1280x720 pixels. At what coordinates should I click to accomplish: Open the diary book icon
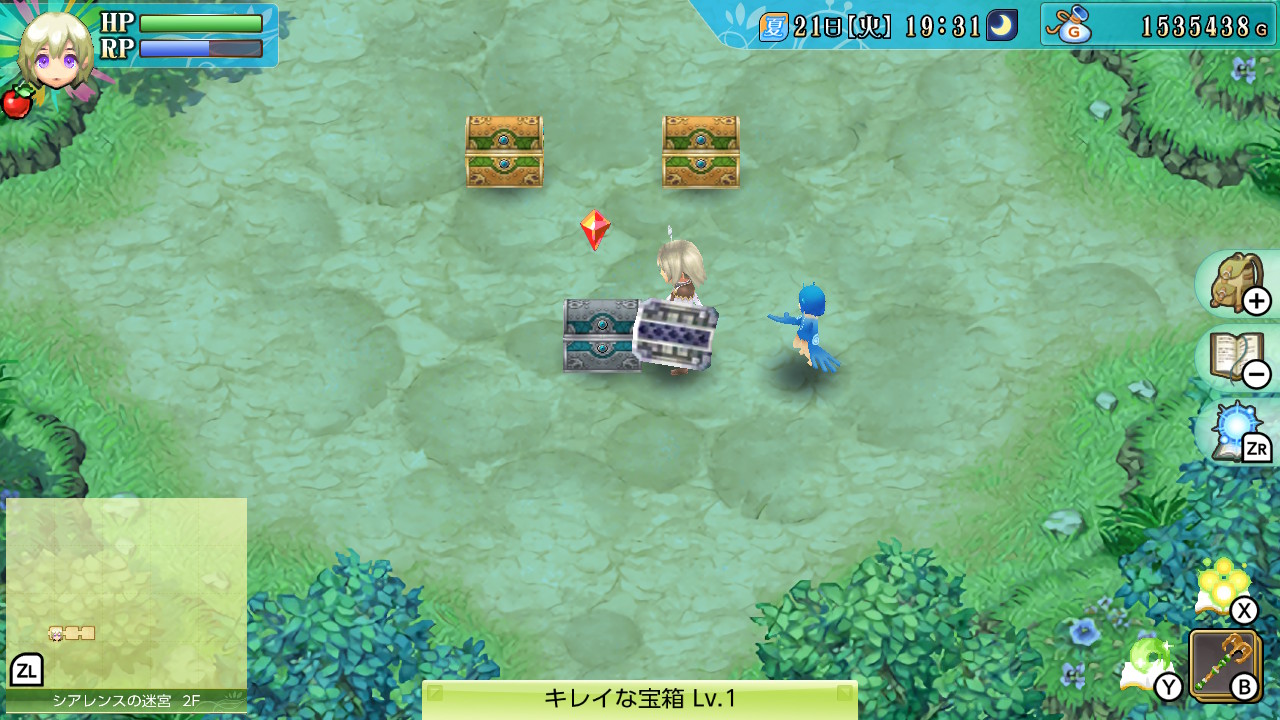pyautogui.click(x=1236, y=358)
